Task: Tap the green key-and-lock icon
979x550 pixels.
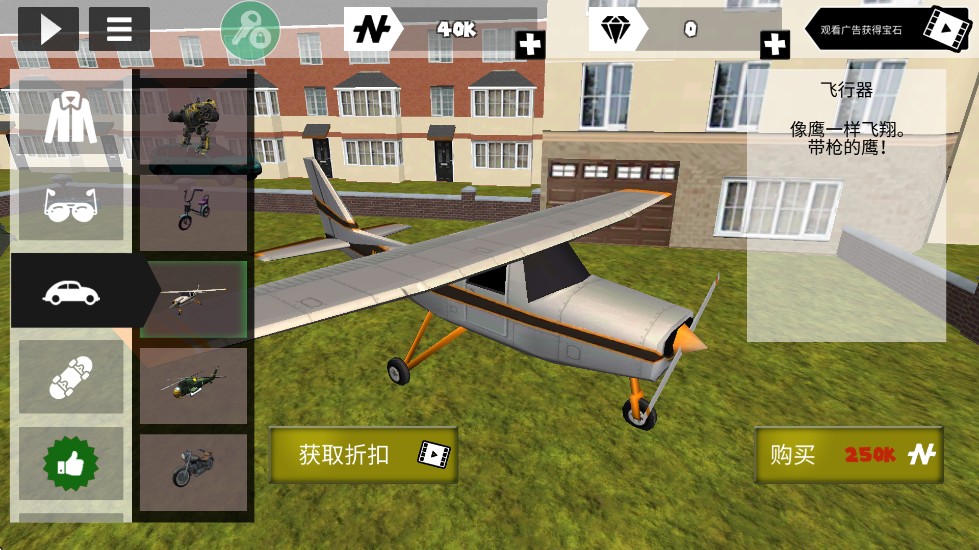Action: [250, 30]
